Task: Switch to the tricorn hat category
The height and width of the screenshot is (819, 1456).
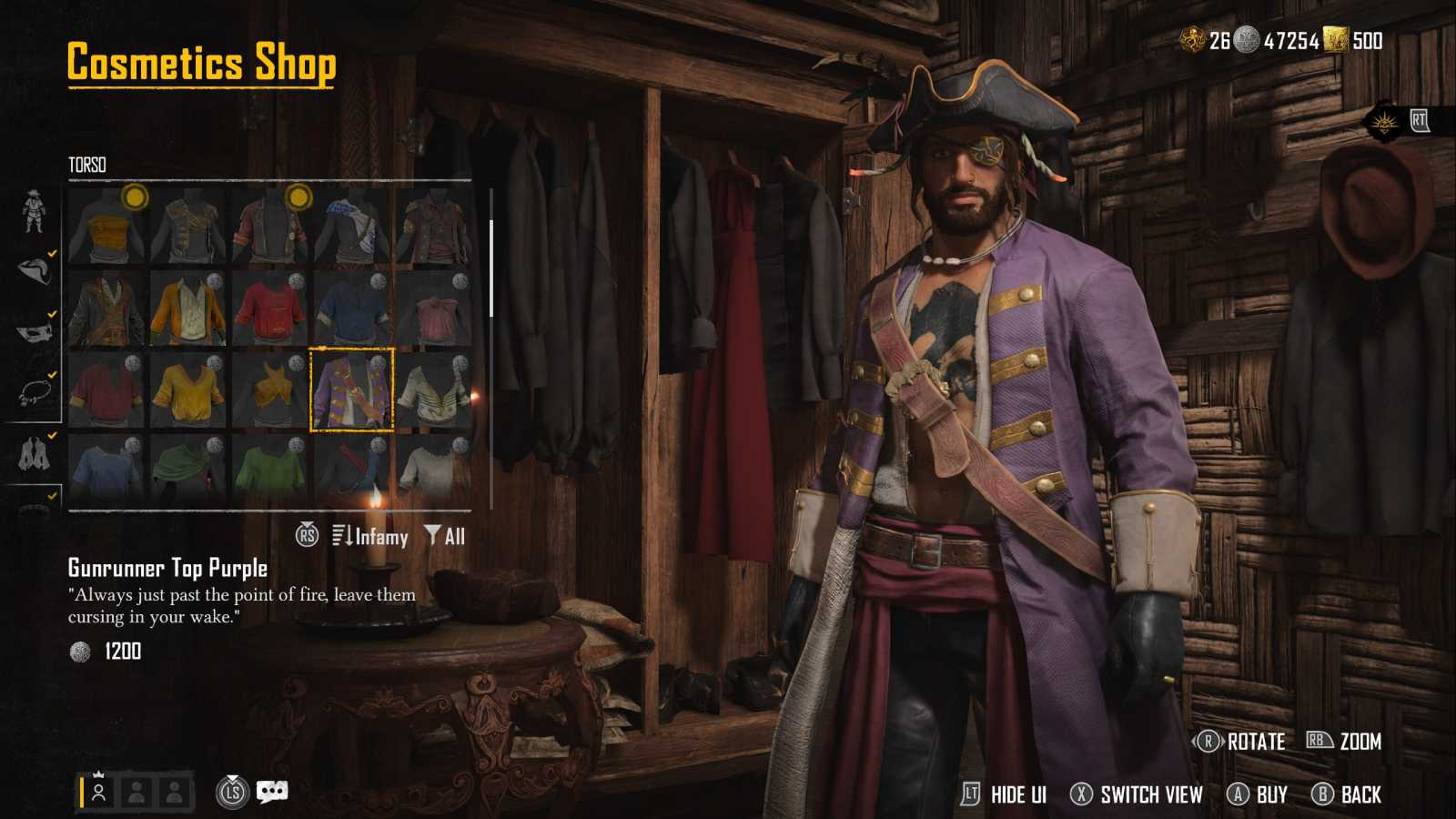Action: coord(35,270)
